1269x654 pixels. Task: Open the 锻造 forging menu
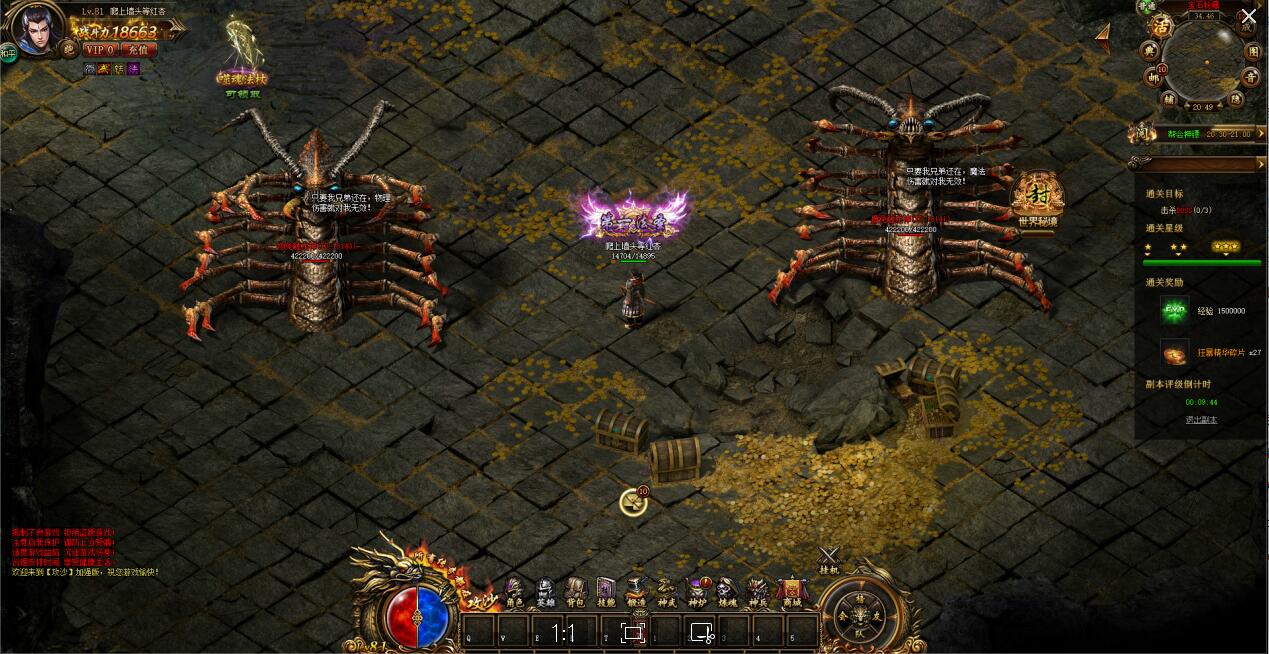point(636,592)
